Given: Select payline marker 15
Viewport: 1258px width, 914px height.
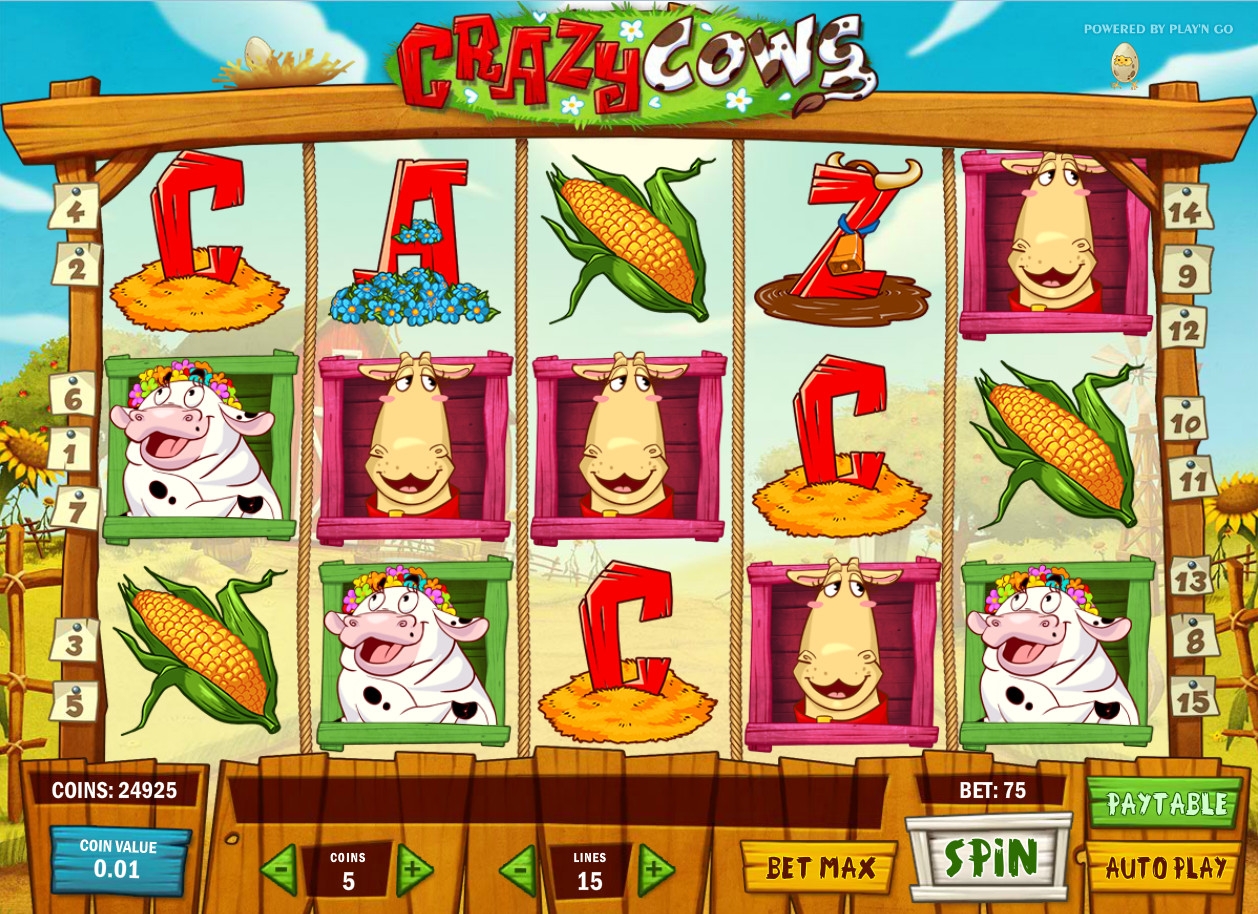Looking at the screenshot, I should (1193, 697).
